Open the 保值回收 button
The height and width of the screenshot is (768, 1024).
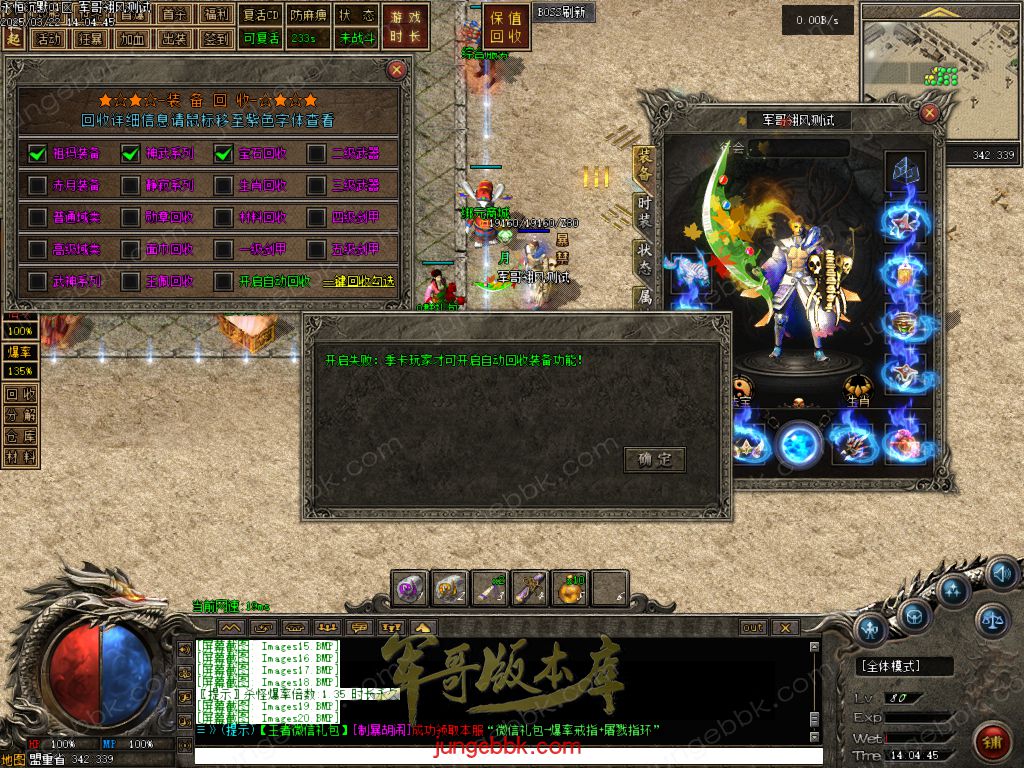pyautogui.click(x=507, y=27)
